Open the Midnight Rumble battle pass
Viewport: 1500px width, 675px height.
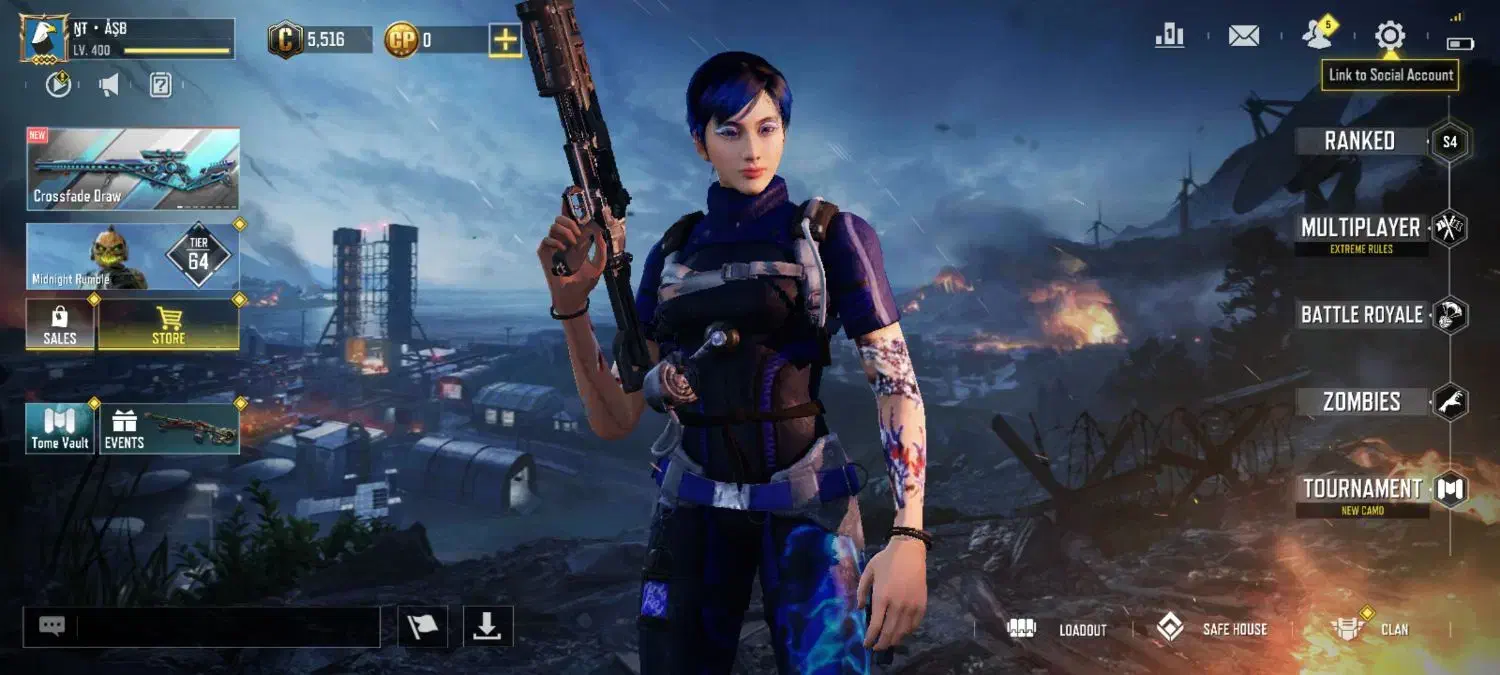point(133,257)
